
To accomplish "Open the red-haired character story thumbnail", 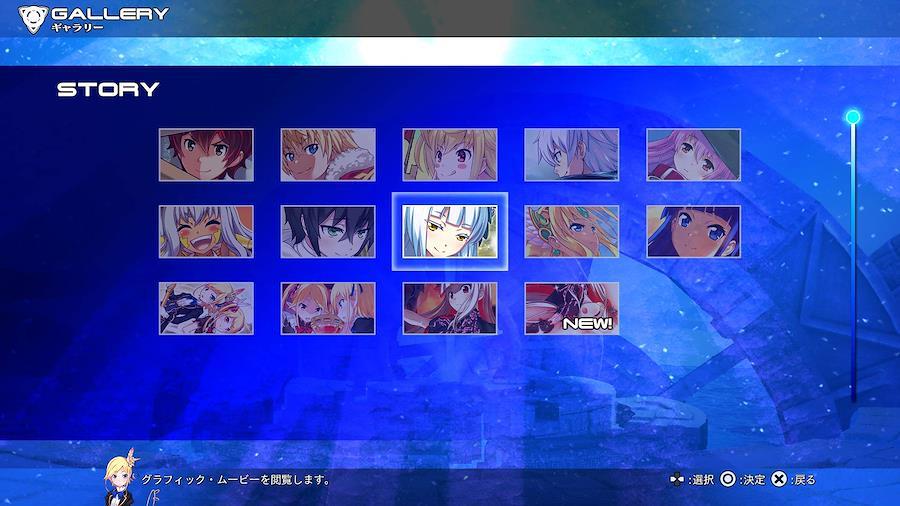I will pos(206,155).
